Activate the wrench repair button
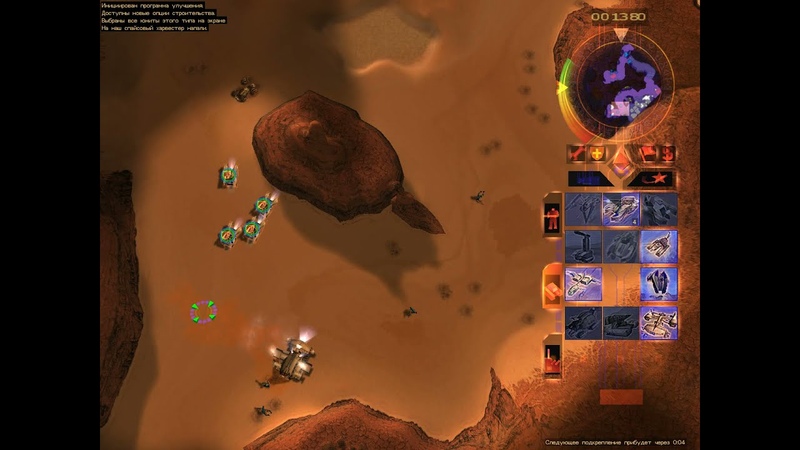Viewport: 800px width, 450px height. click(577, 154)
